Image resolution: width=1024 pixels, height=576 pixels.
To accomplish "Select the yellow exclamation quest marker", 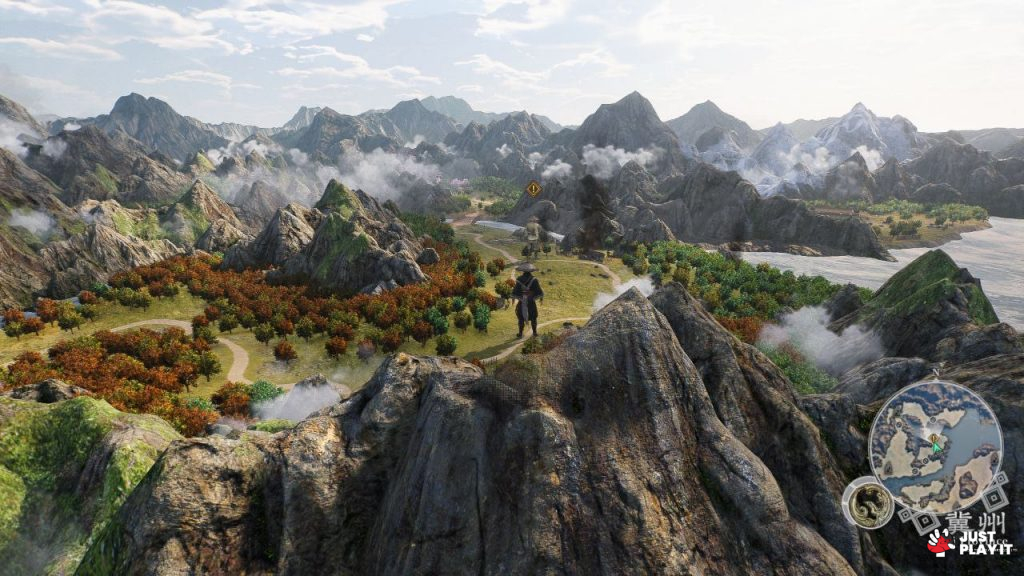I will tap(534, 188).
